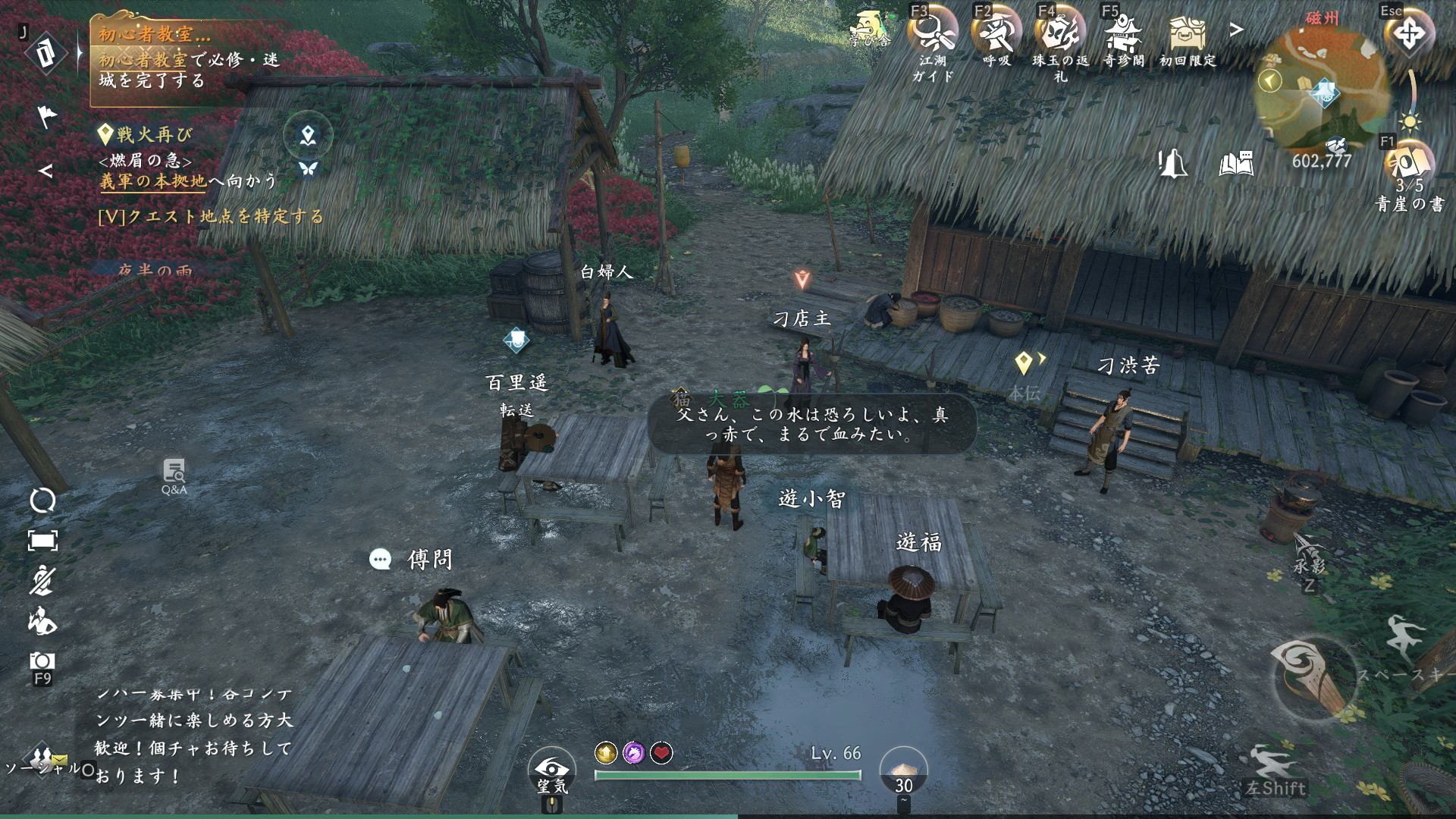
Task: Show notifications via the bell icon
Action: point(1172,163)
